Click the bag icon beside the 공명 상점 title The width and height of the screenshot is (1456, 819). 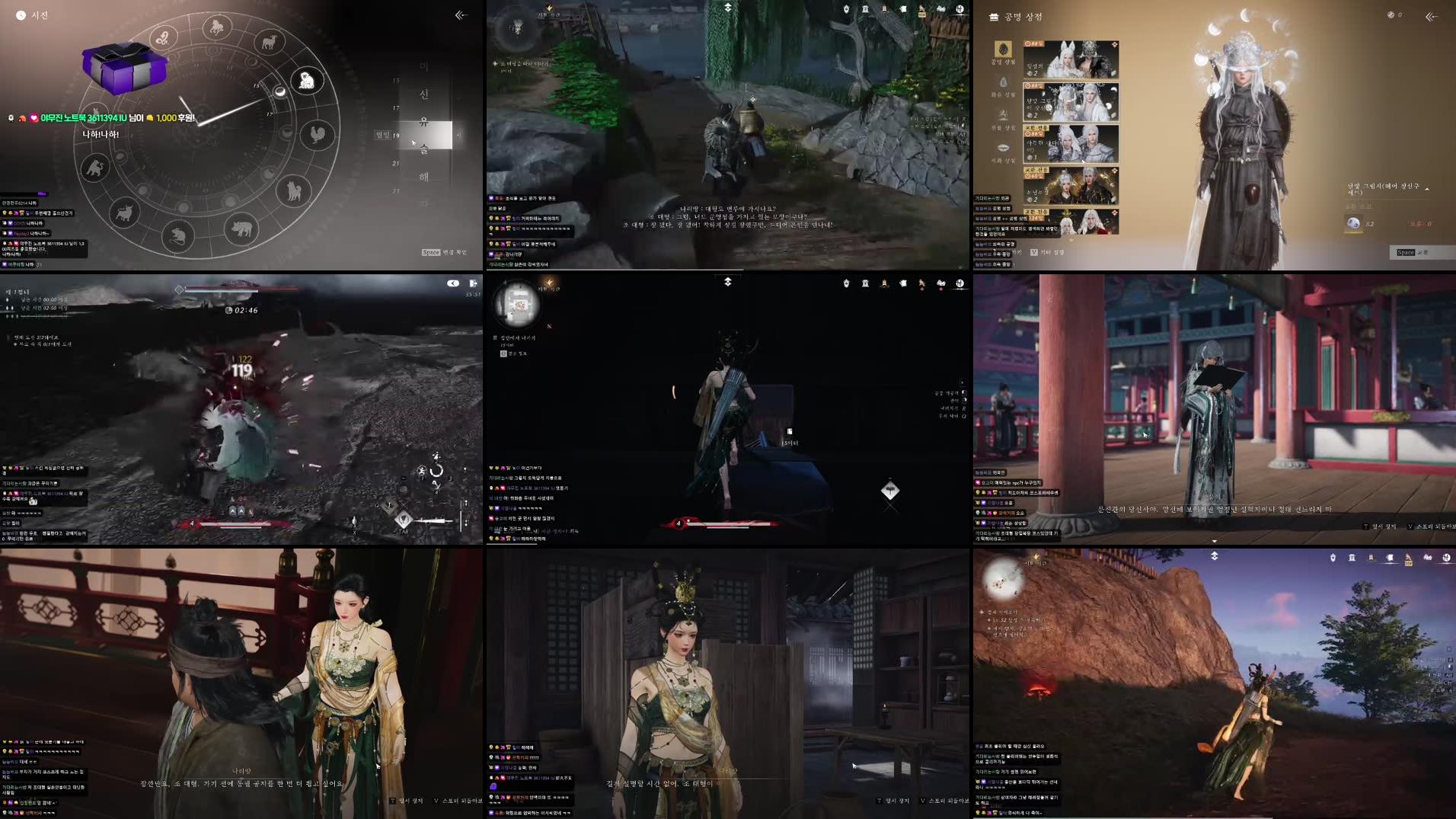[994, 17]
